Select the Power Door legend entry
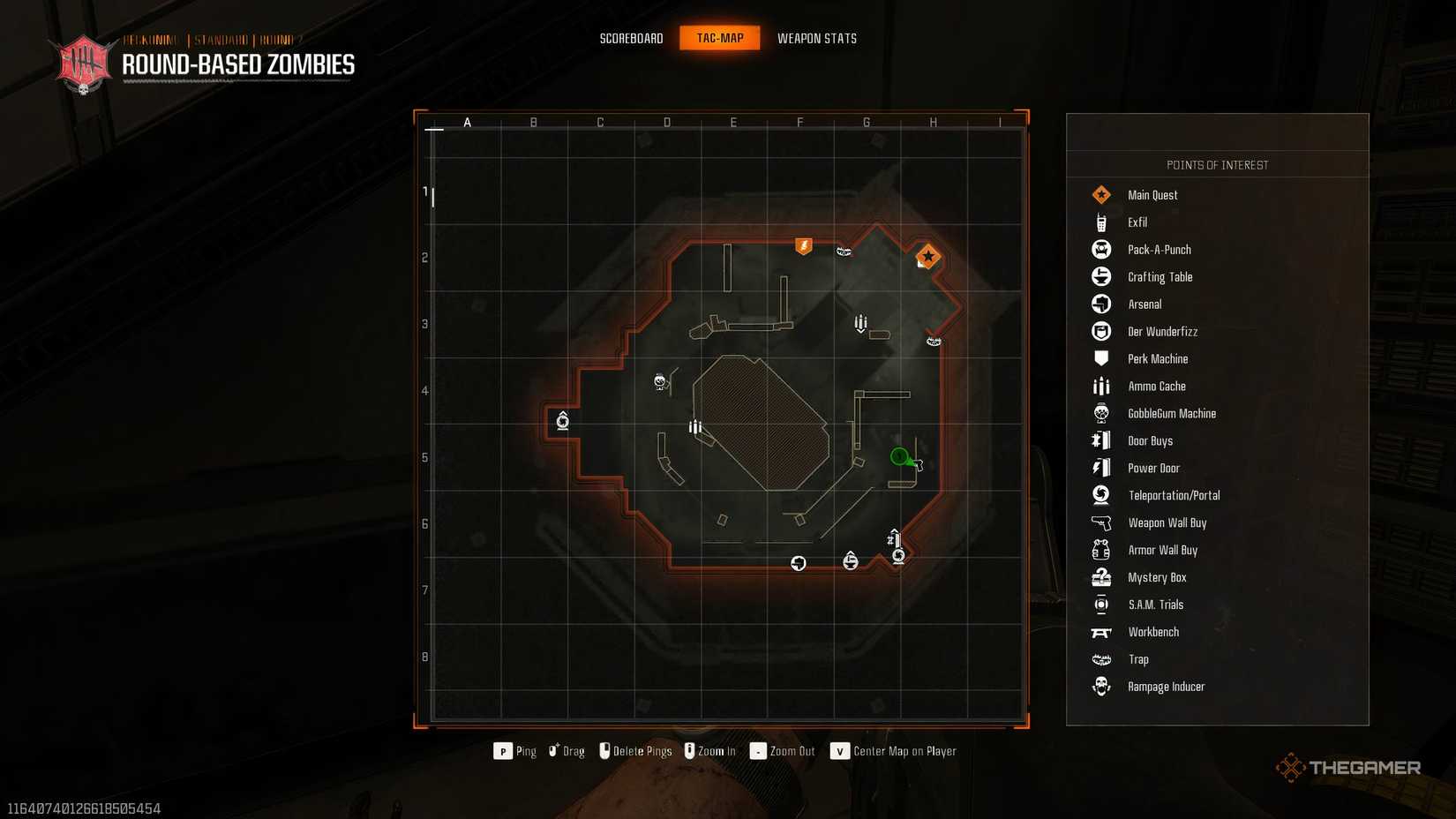The image size is (1456, 819). pyautogui.click(x=1153, y=469)
